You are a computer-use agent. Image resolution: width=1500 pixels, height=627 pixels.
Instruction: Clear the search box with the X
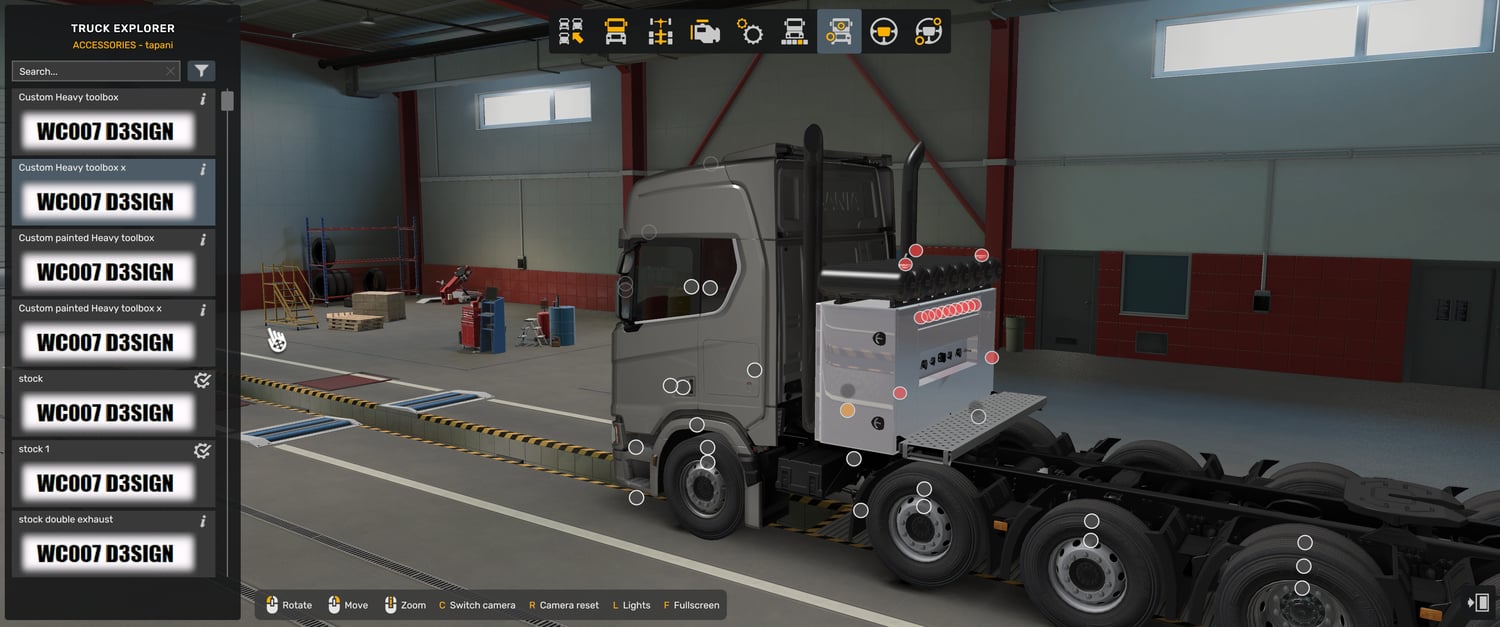point(171,71)
